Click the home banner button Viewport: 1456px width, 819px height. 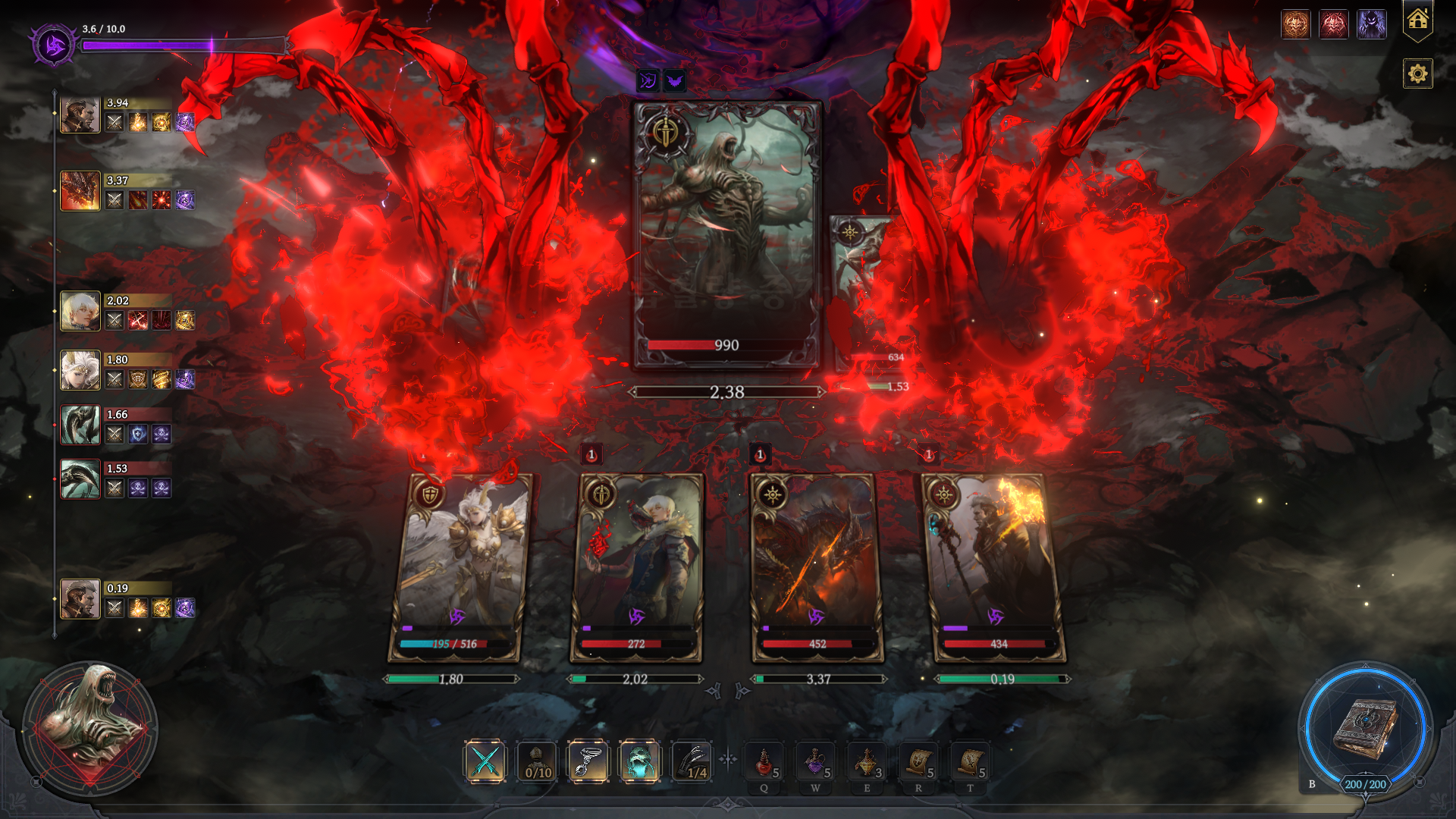(x=1417, y=20)
